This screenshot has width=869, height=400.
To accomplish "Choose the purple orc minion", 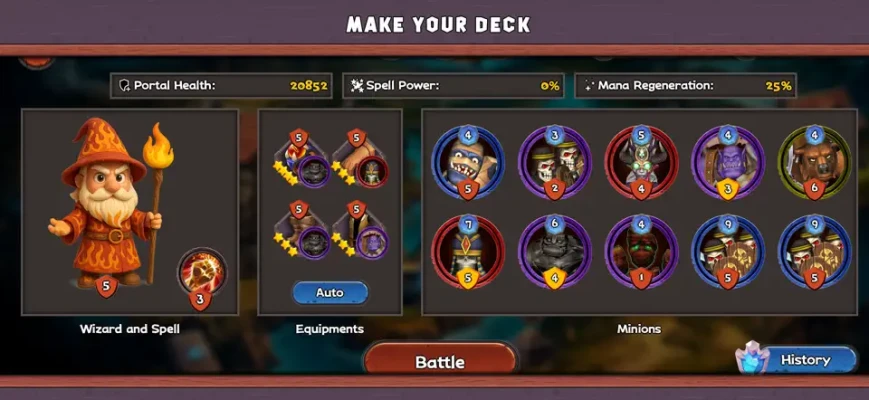I will 728,162.
